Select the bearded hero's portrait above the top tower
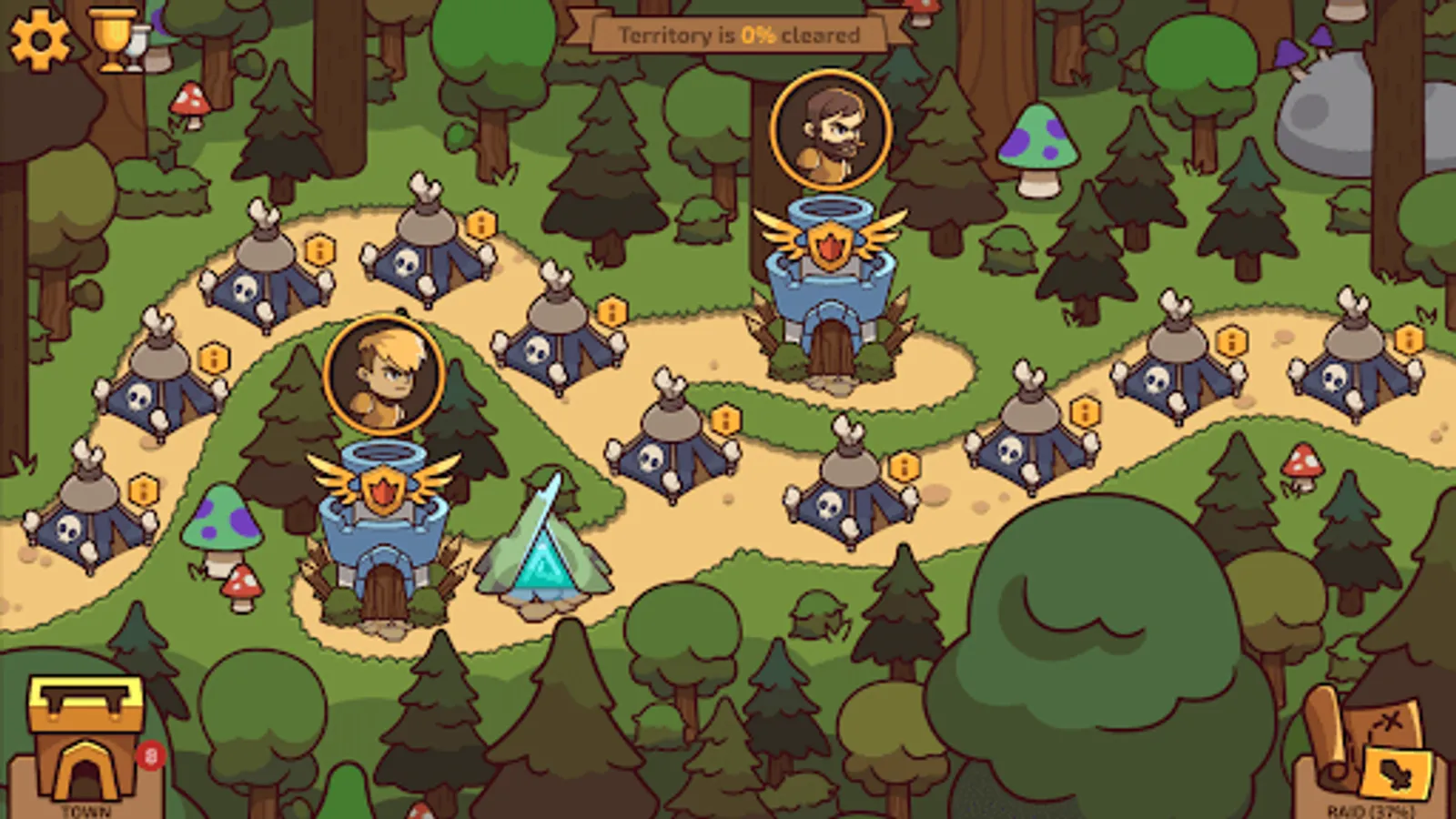 pyautogui.click(x=830, y=130)
